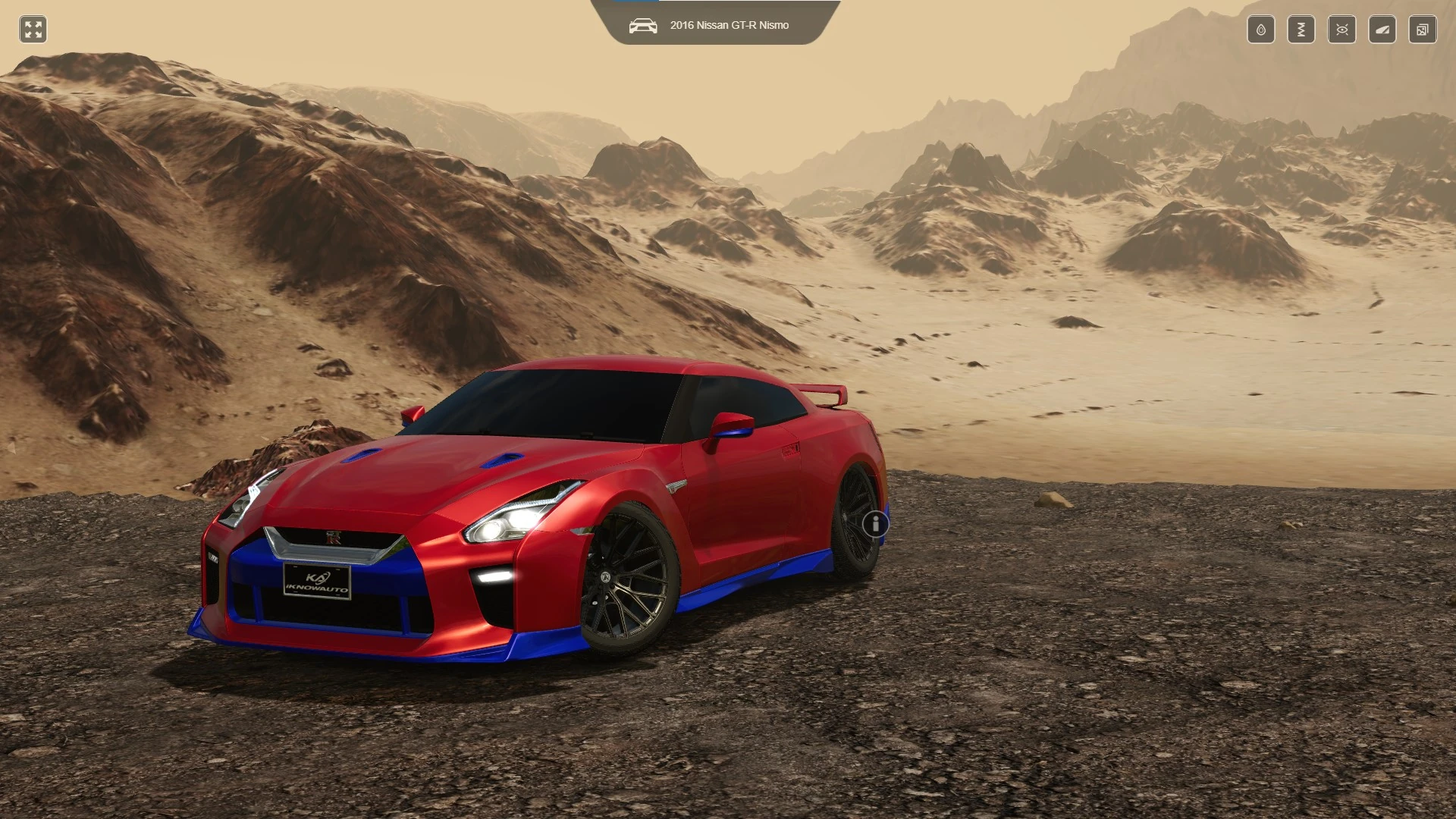The image size is (1456, 819).
Task: Capture a snapshot with the image gallery icon
Action: (x=1423, y=30)
